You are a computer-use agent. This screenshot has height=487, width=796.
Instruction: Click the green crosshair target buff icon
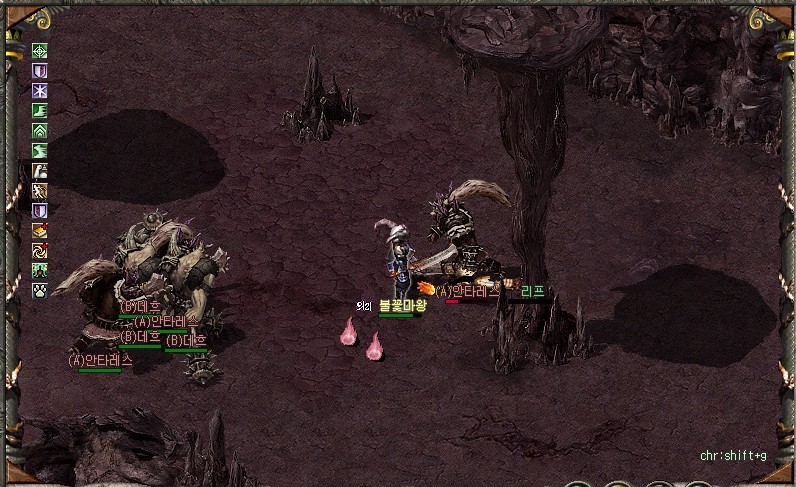[40, 52]
